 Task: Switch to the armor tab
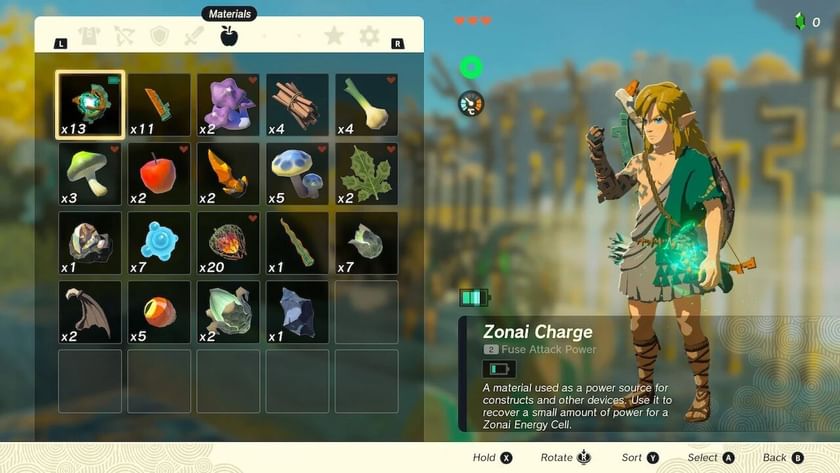[x=90, y=37]
